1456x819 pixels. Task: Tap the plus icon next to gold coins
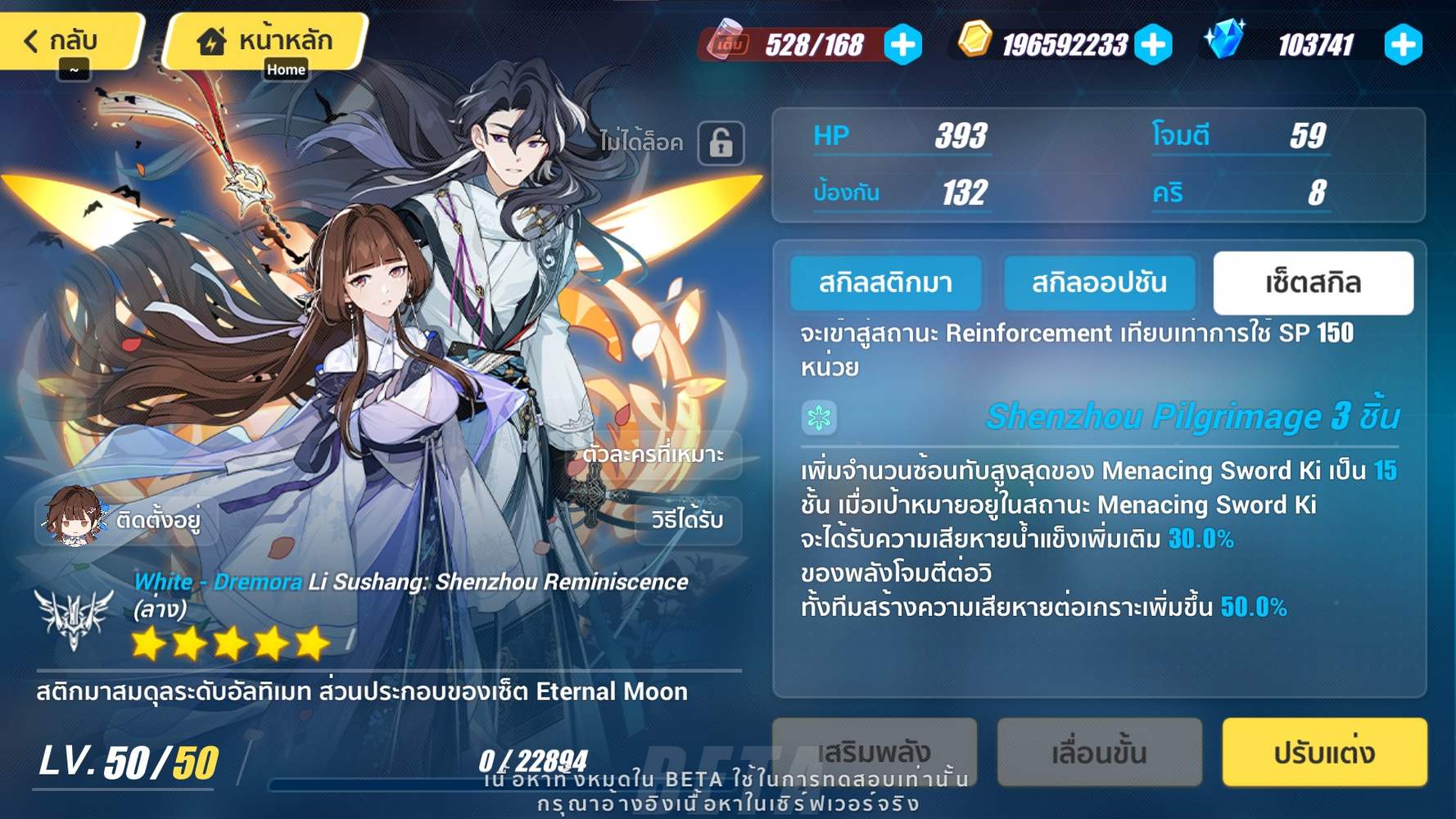[x=1154, y=45]
